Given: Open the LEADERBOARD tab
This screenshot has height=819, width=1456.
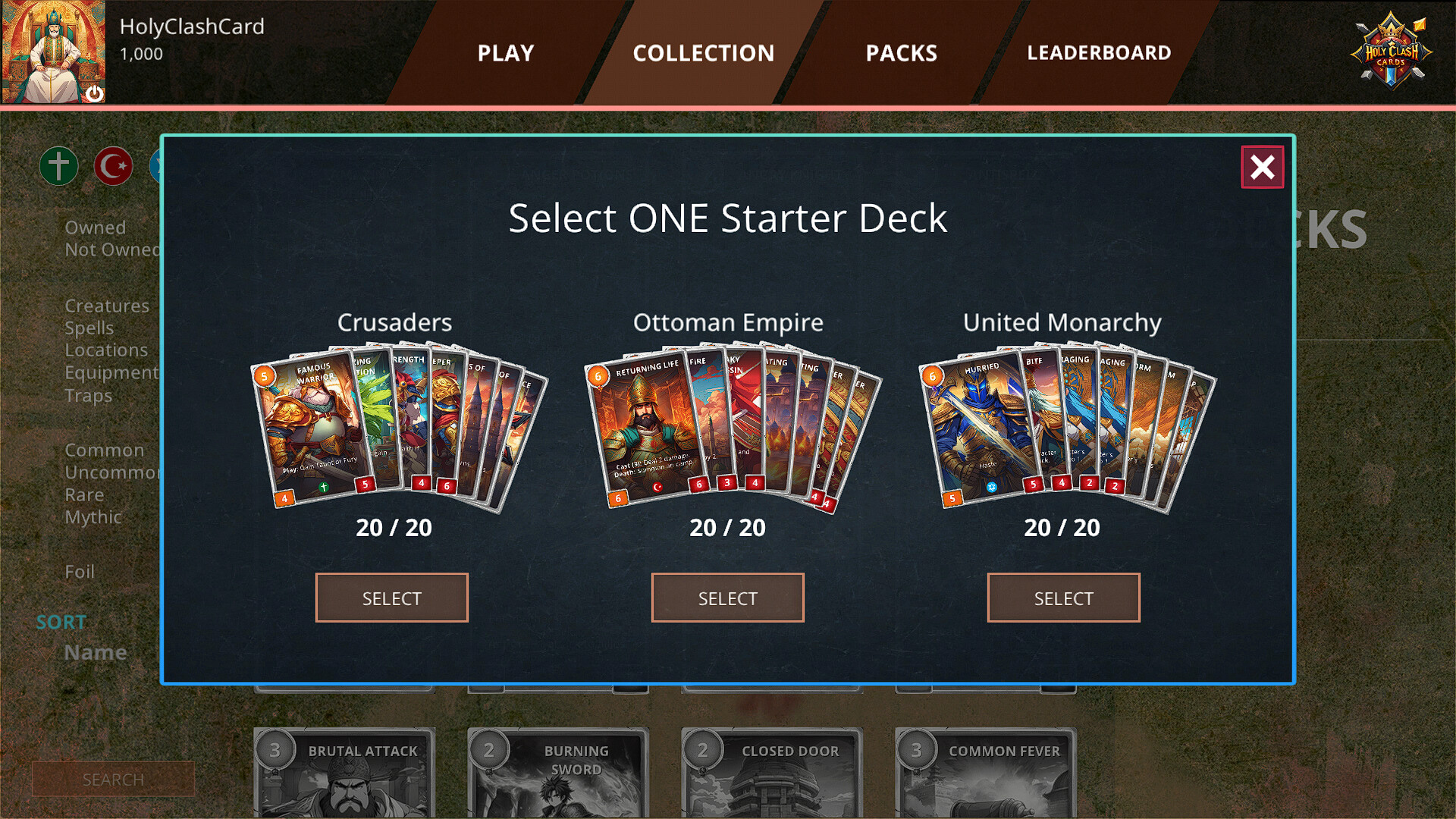Looking at the screenshot, I should (x=1098, y=52).
